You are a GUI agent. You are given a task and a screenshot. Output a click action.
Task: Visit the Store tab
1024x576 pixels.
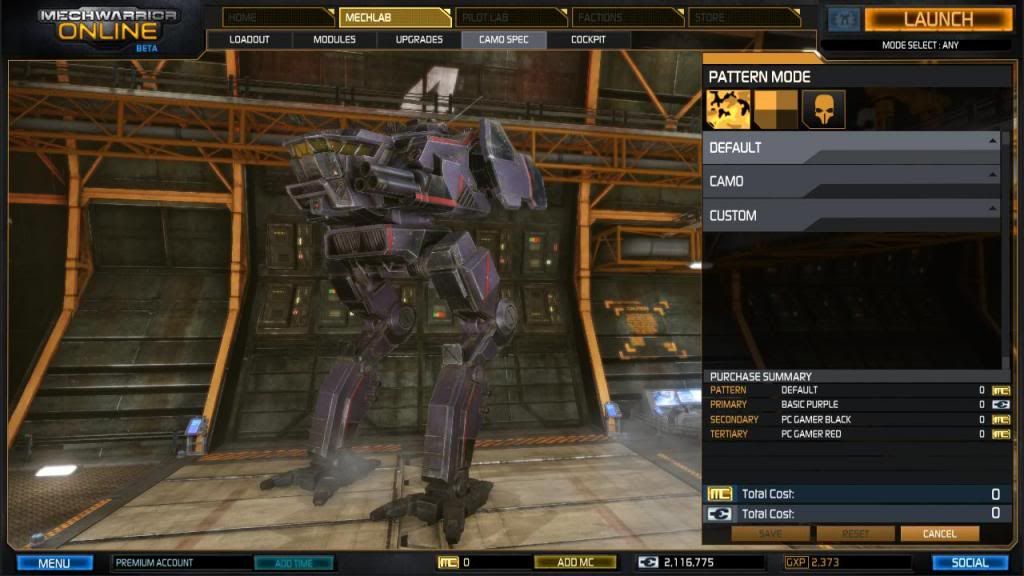pyautogui.click(x=743, y=17)
